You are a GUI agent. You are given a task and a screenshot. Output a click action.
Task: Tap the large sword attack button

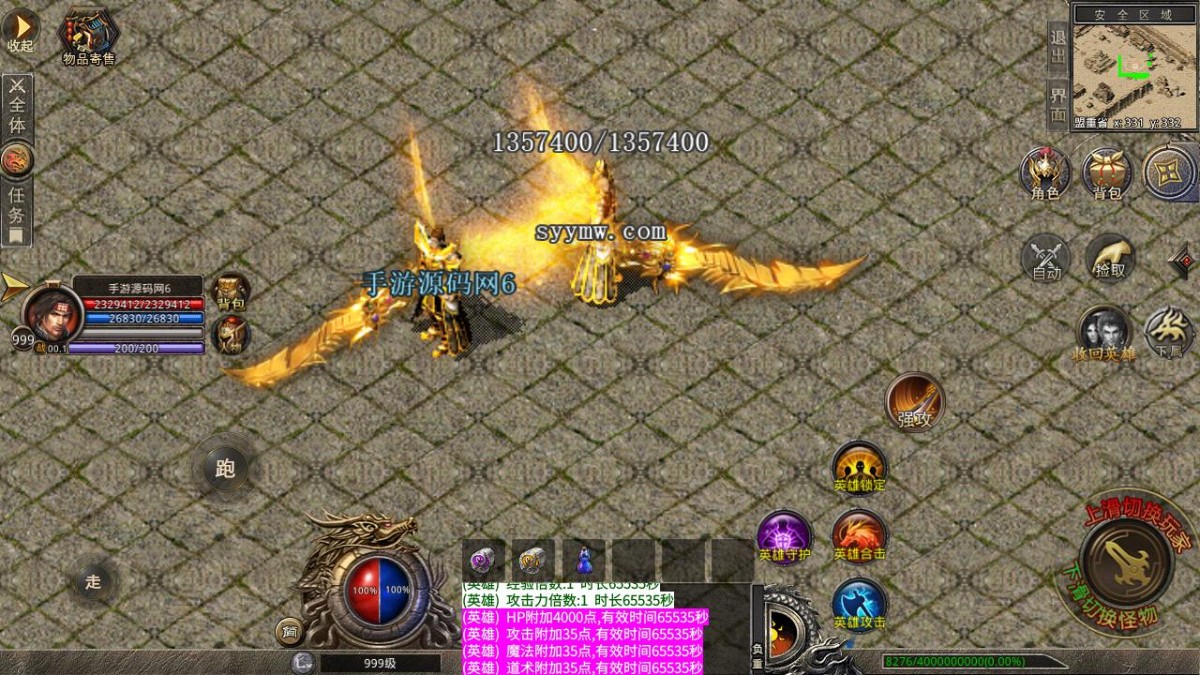click(1126, 563)
